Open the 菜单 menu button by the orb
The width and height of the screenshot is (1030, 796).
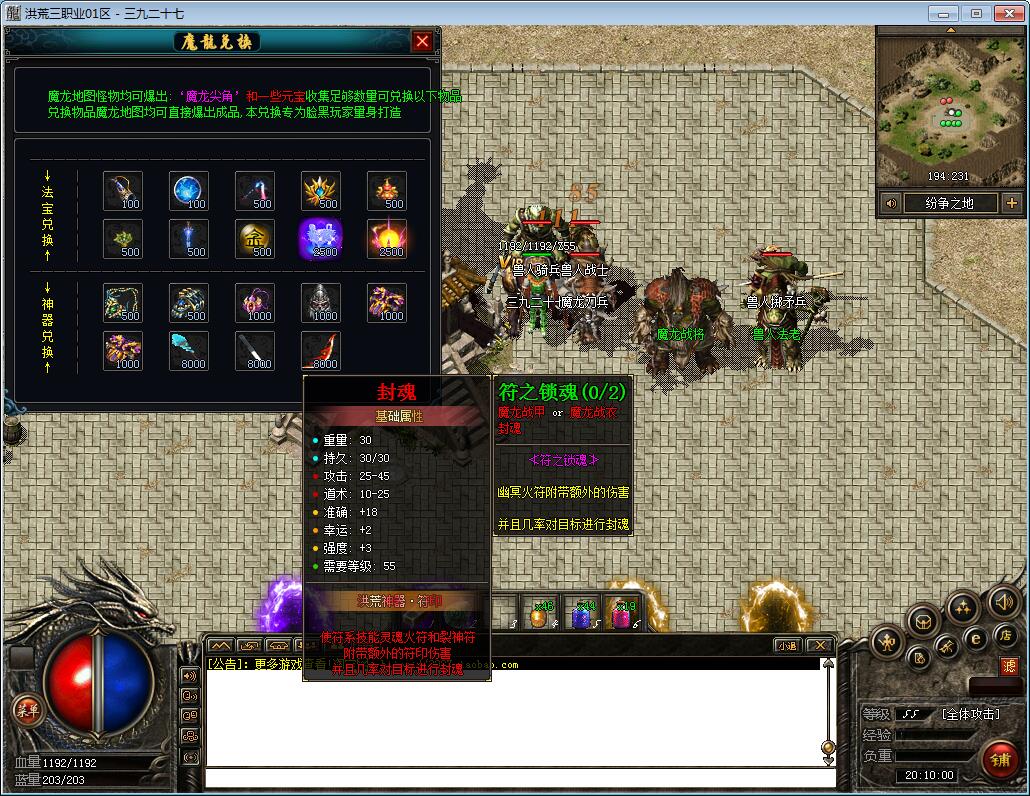(27, 710)
